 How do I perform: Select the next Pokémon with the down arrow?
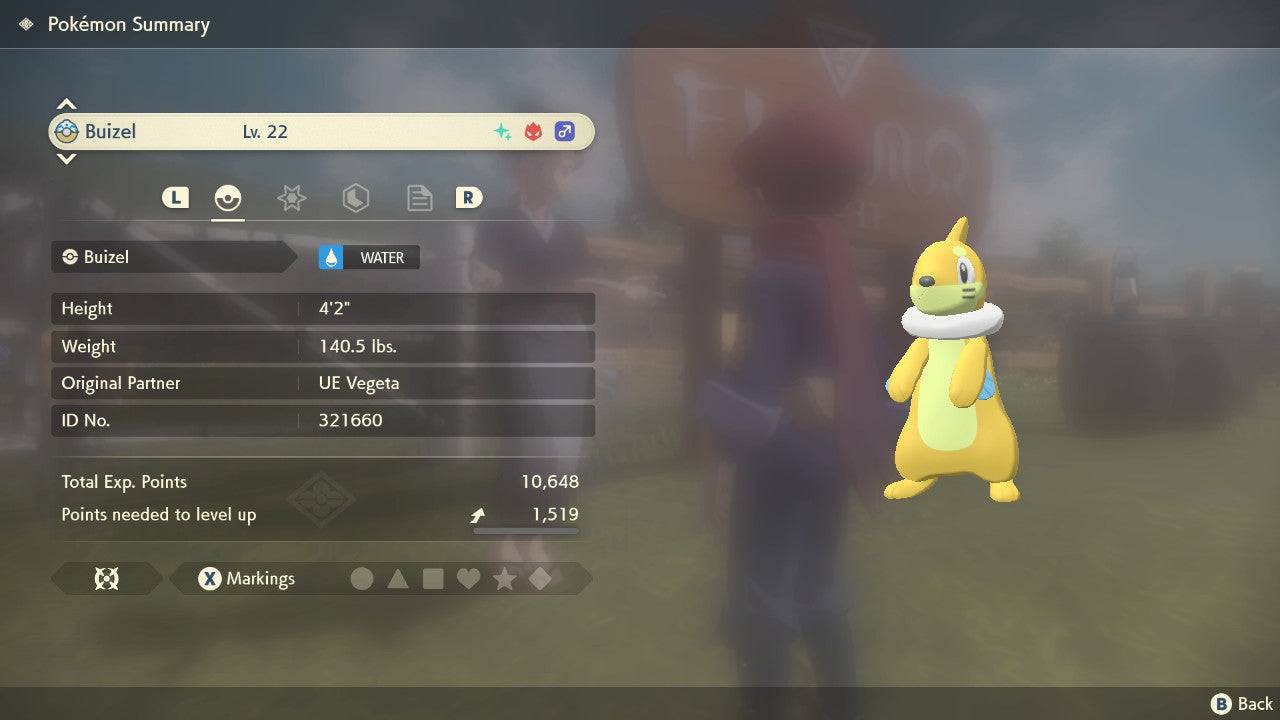click(66, 158)
